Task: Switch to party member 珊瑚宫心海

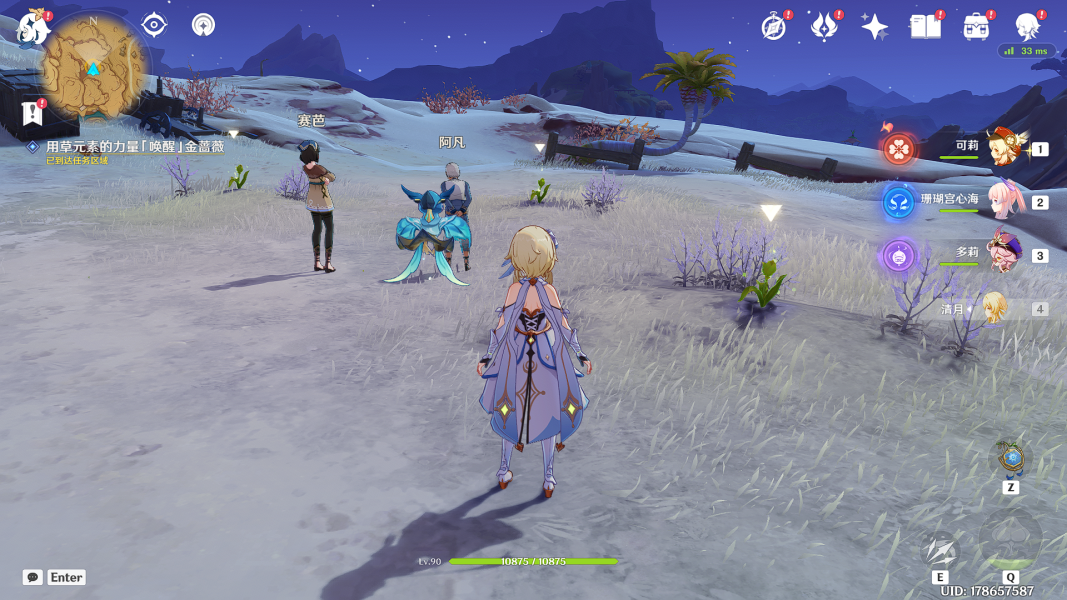Action: coord(1000,201)
